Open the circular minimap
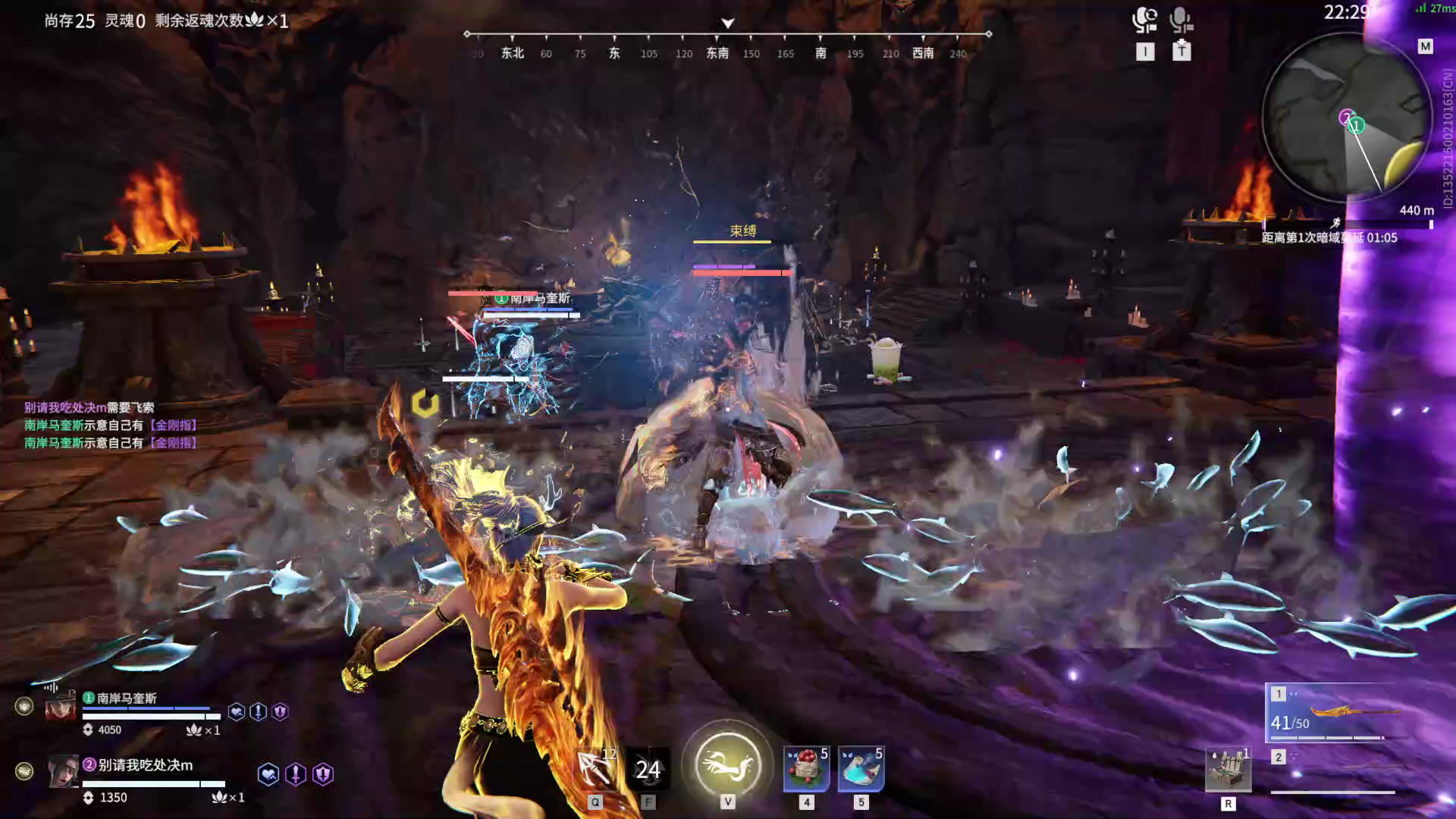This screenshot has height=819, width=1456. click(x=1345, y=119)
